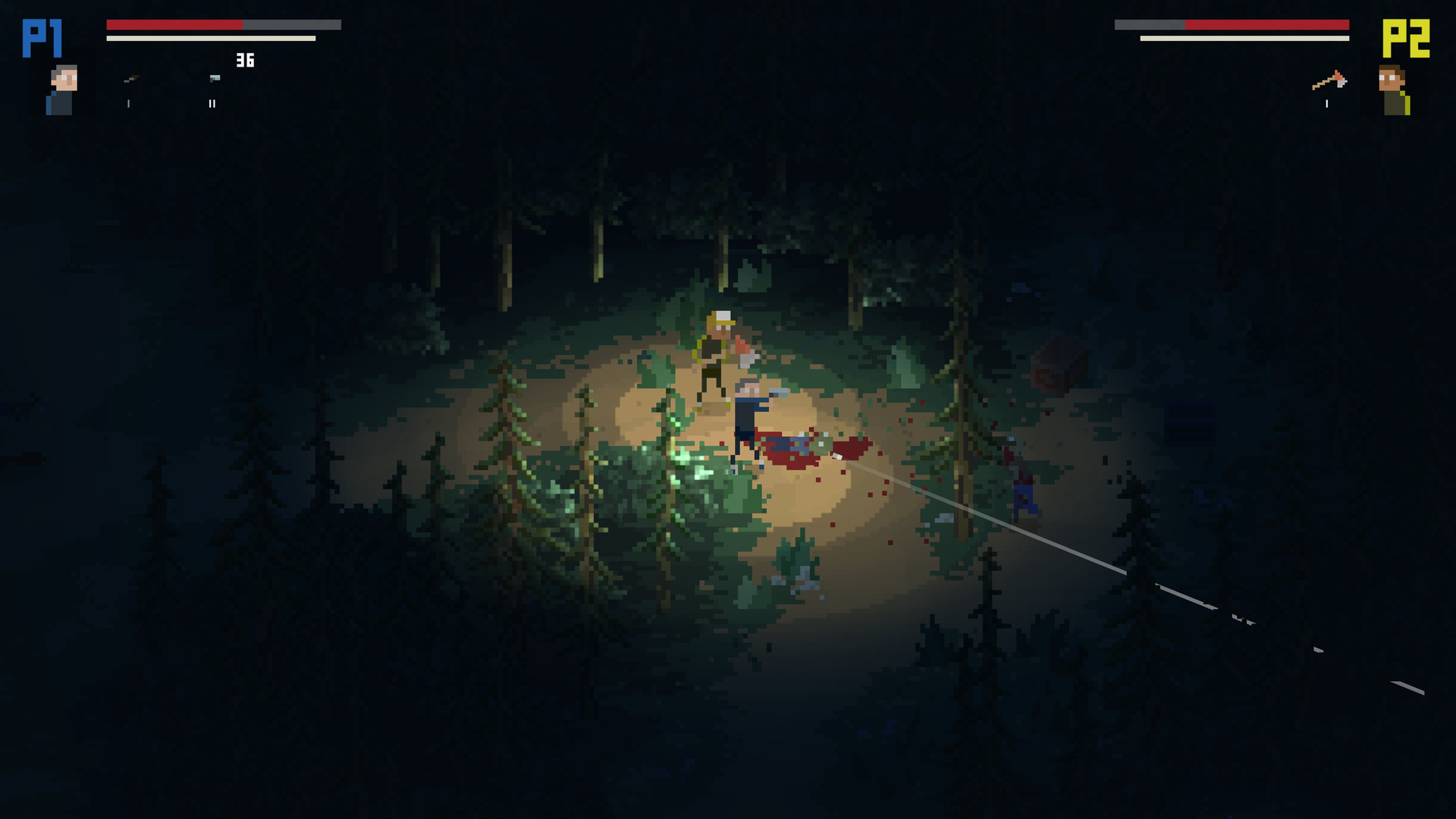
Task: Click the ammo tally under the revolver
Action: pos(128,104)
